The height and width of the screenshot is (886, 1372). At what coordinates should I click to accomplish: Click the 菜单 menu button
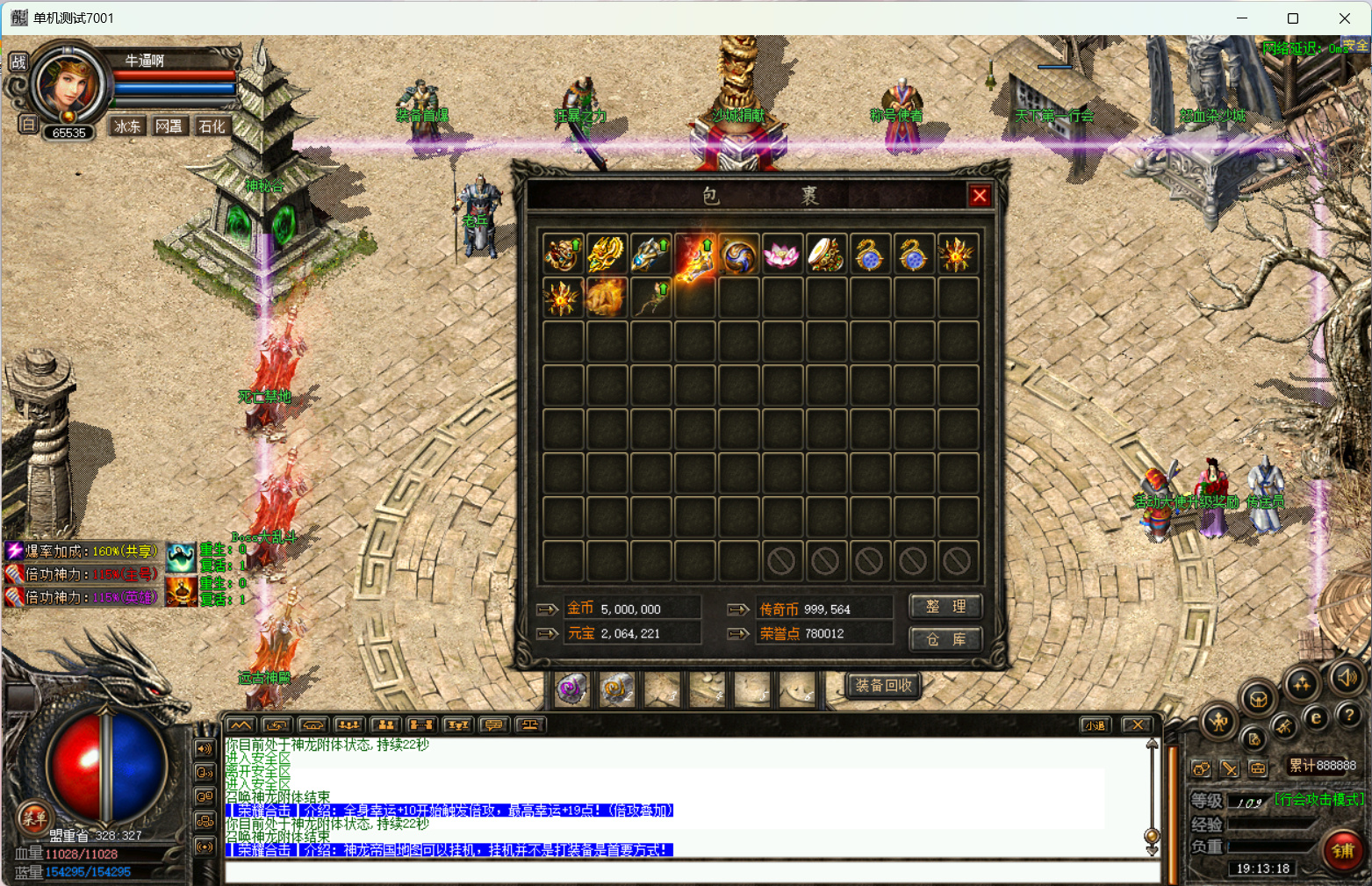pos(34,818)
